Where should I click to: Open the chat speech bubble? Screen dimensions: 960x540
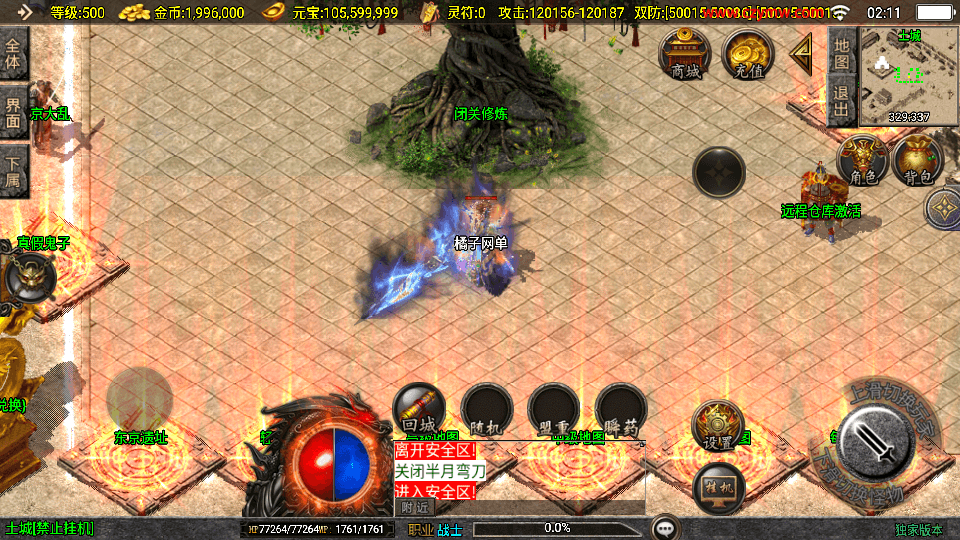pyautogui.click(x=664, y=528)
